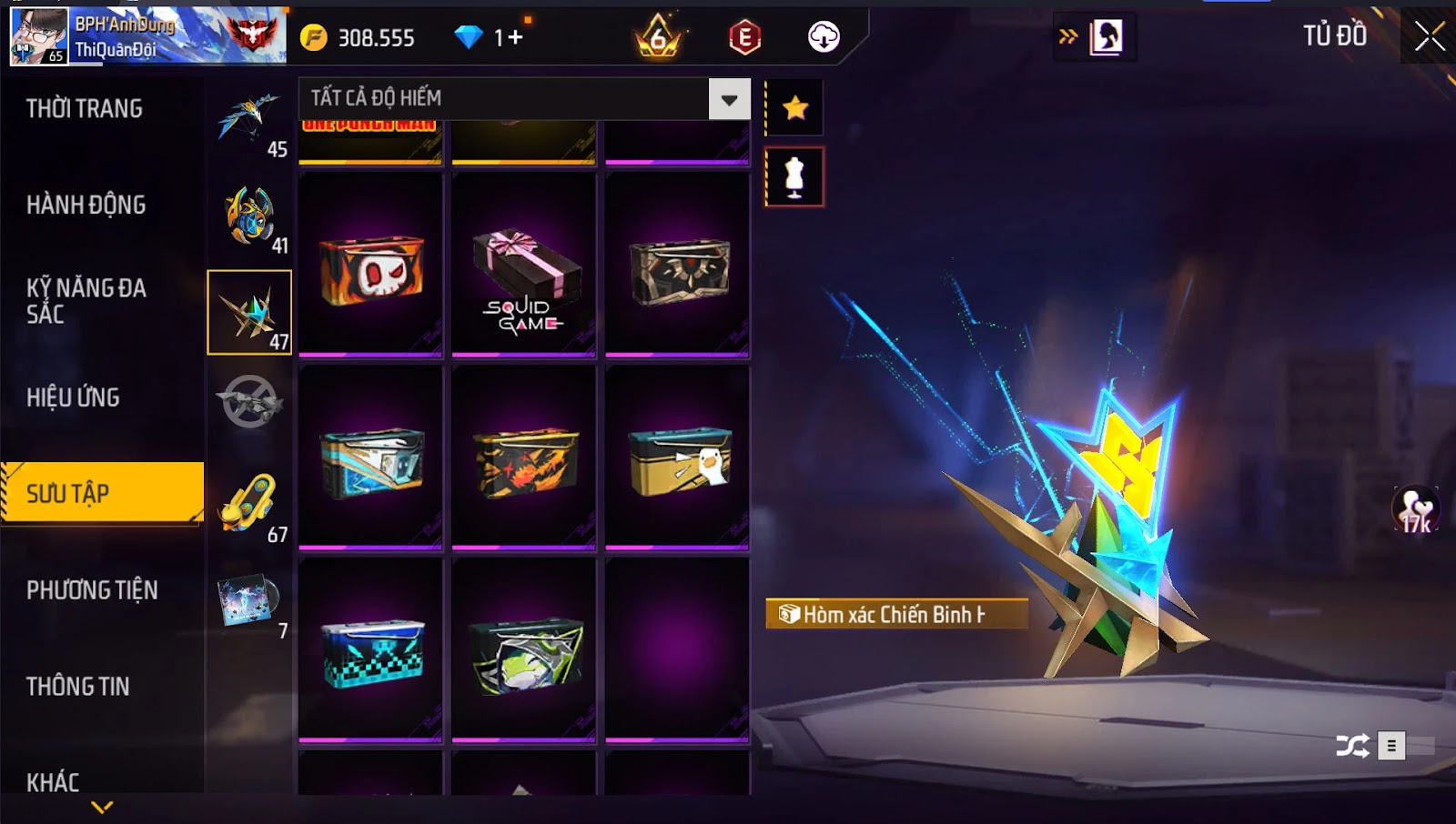The width and height of the screenshot is (1456, 824).
Task: Close the Tủ Đồ screen
Action: coord(1429,36)
